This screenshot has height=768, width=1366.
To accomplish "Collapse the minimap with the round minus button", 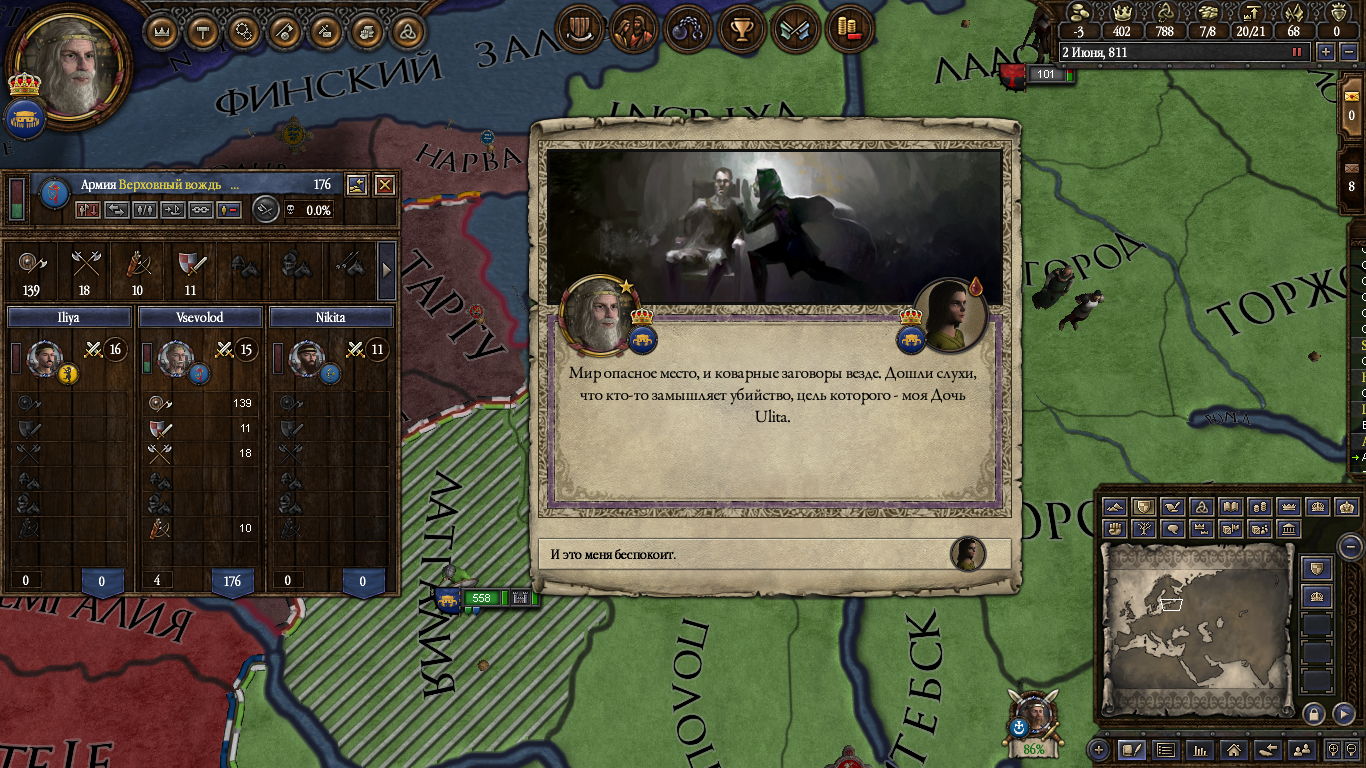I will tap(1350, 547).
